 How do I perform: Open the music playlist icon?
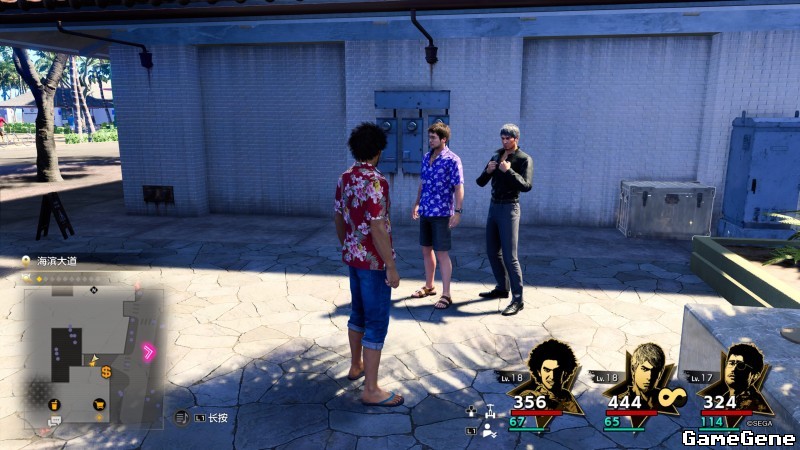pyautogui.click(x=181, y=417)
